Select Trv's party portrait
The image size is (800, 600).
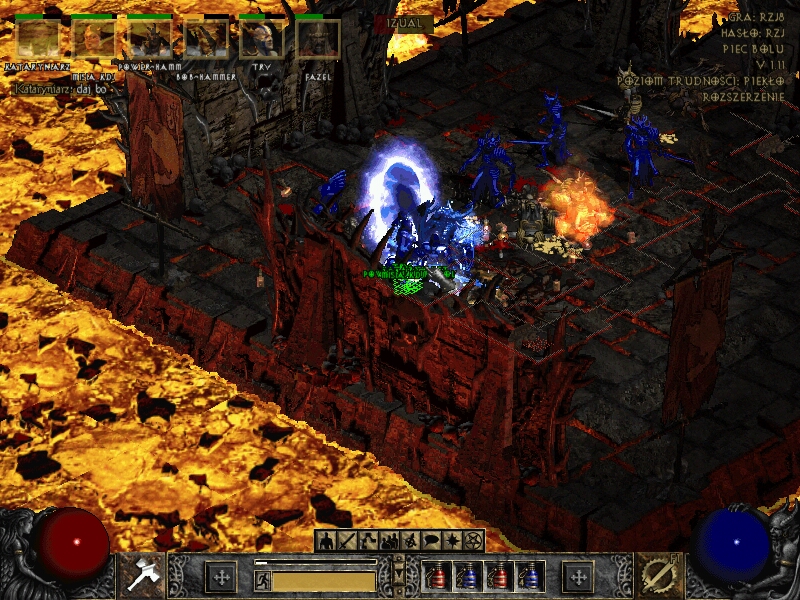pyautogui.click(x=262, y=40)
